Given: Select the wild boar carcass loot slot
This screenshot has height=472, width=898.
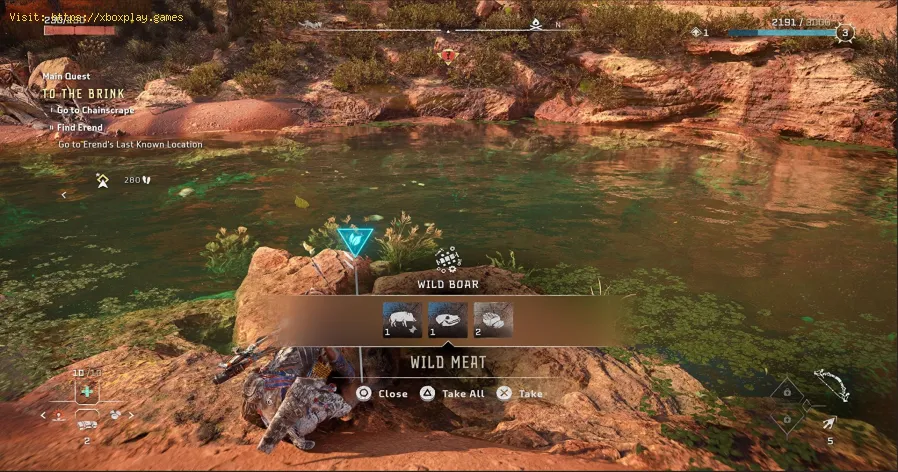Looking at the screenshot, I should tap(402, 319).
